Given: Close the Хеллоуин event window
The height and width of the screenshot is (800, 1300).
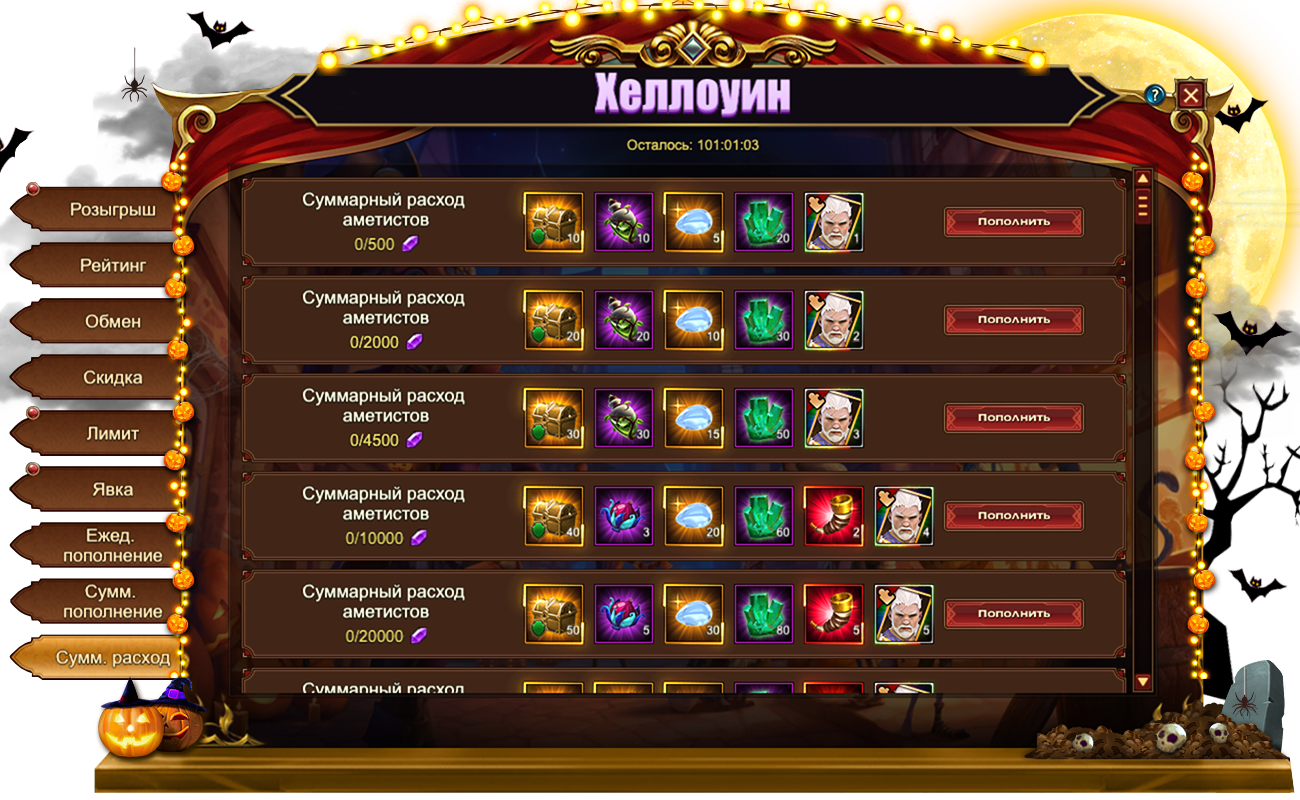Looking at the screenshot, I should (x=1190, y=95).
